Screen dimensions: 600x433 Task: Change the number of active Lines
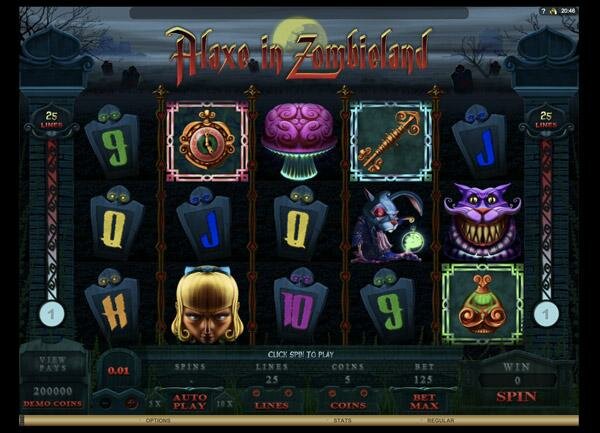click(x=271, y=404)
